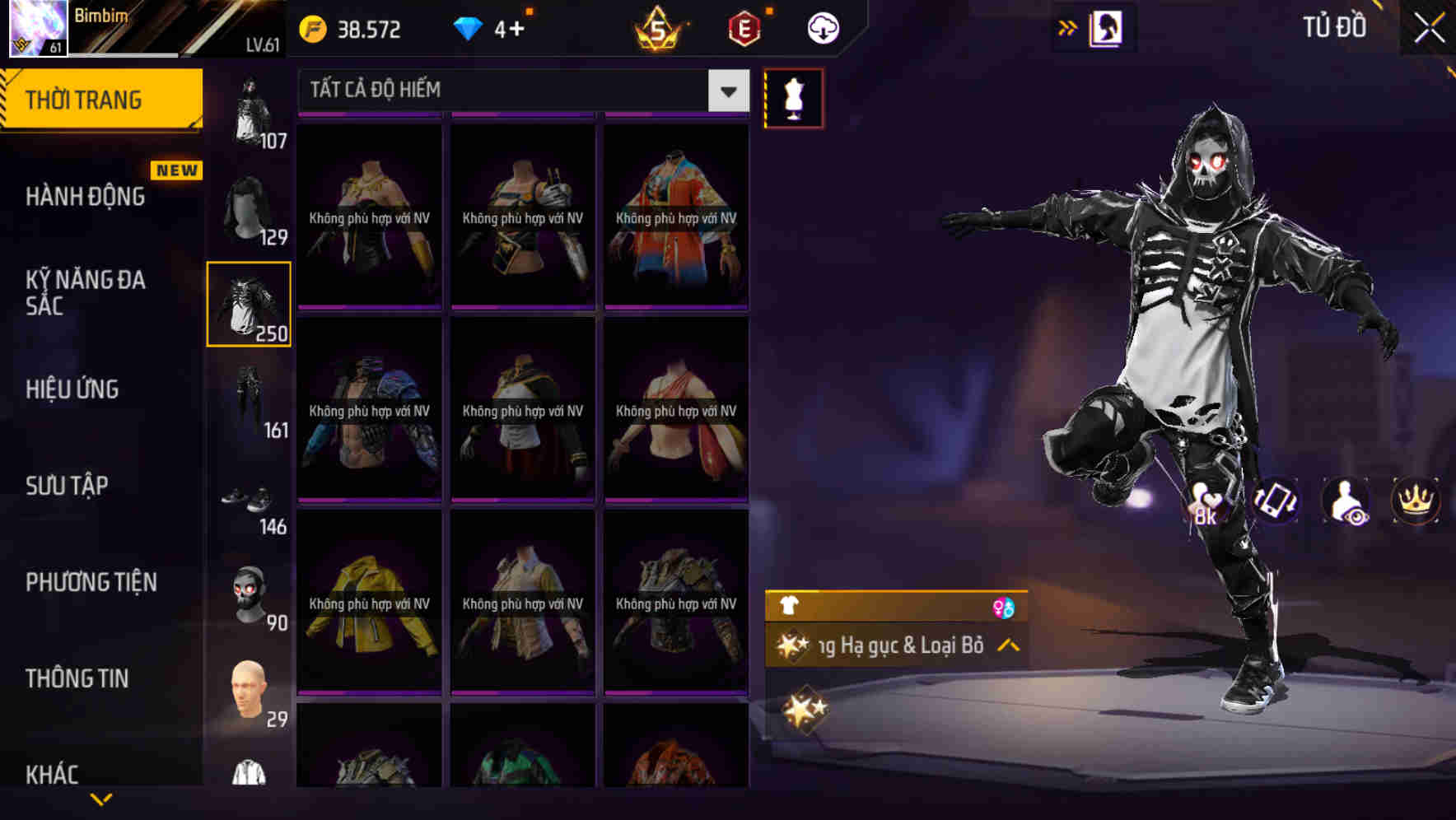Click the diamond balance icon

coord(468,30)
